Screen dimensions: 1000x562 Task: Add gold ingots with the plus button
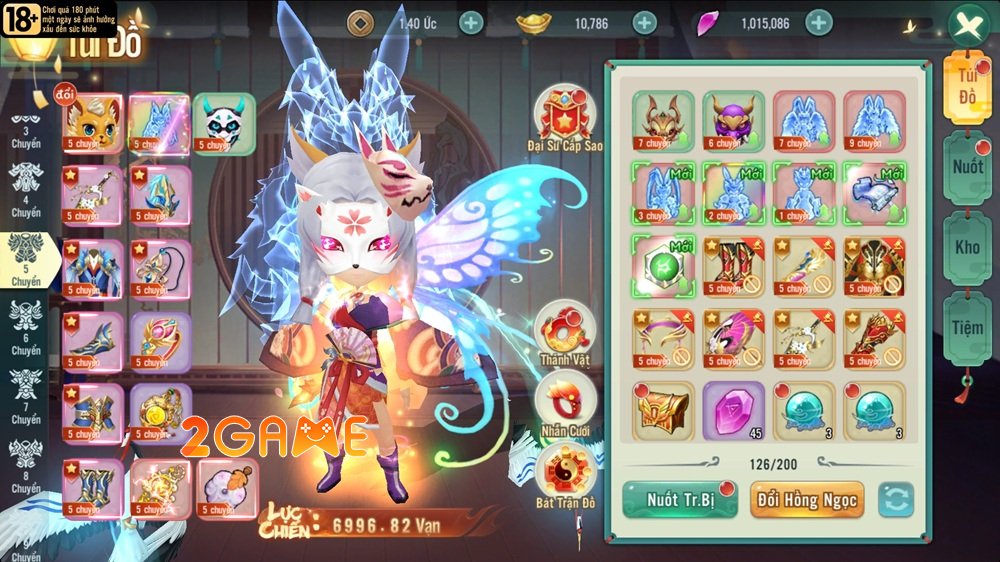[x=645, y=23]
